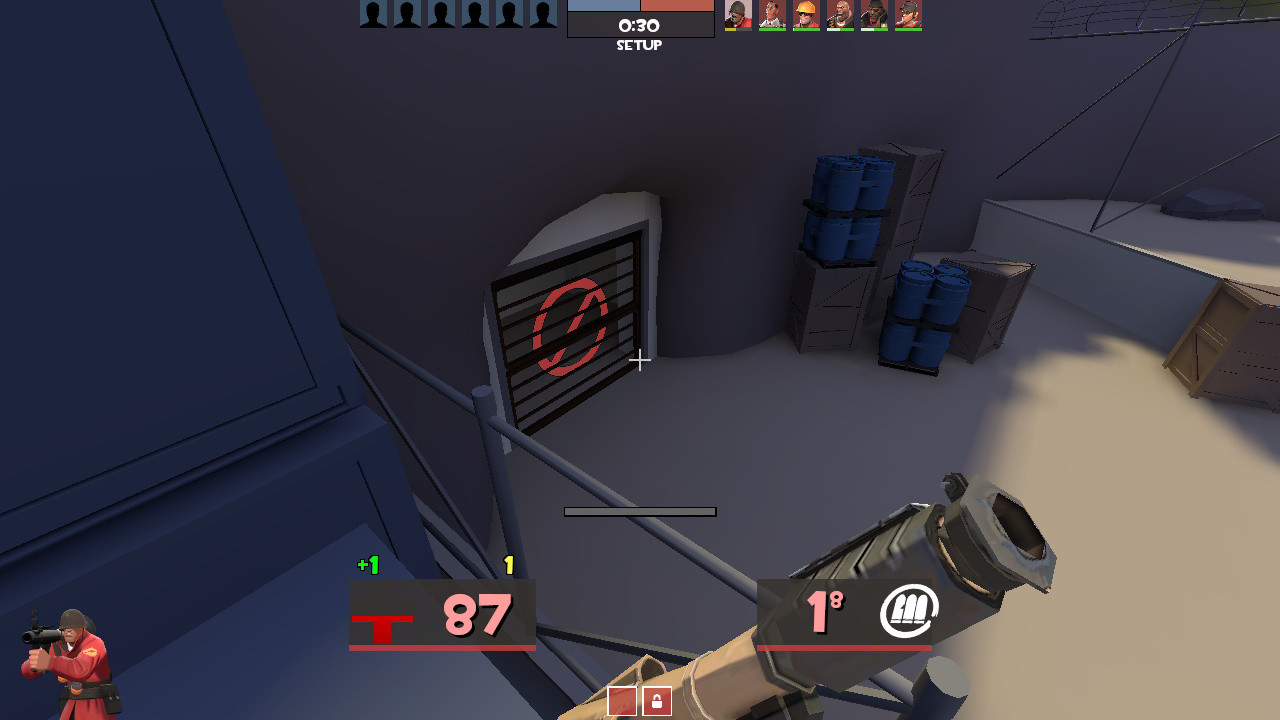Click the crosshair in the screen center
The height and width of the screenshot is (720, 1280).
640,361
